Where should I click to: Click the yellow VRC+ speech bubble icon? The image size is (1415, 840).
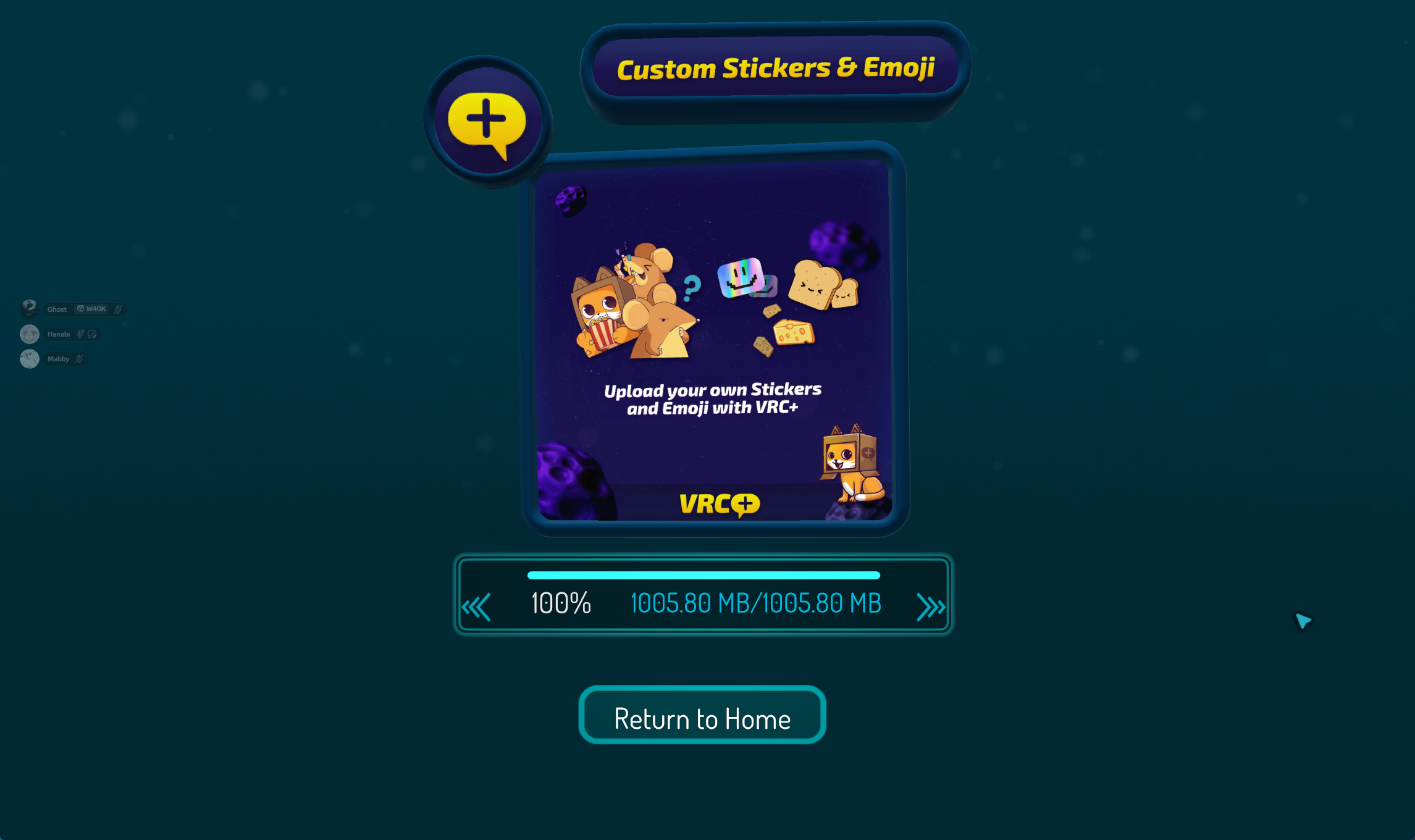point(487,122)
